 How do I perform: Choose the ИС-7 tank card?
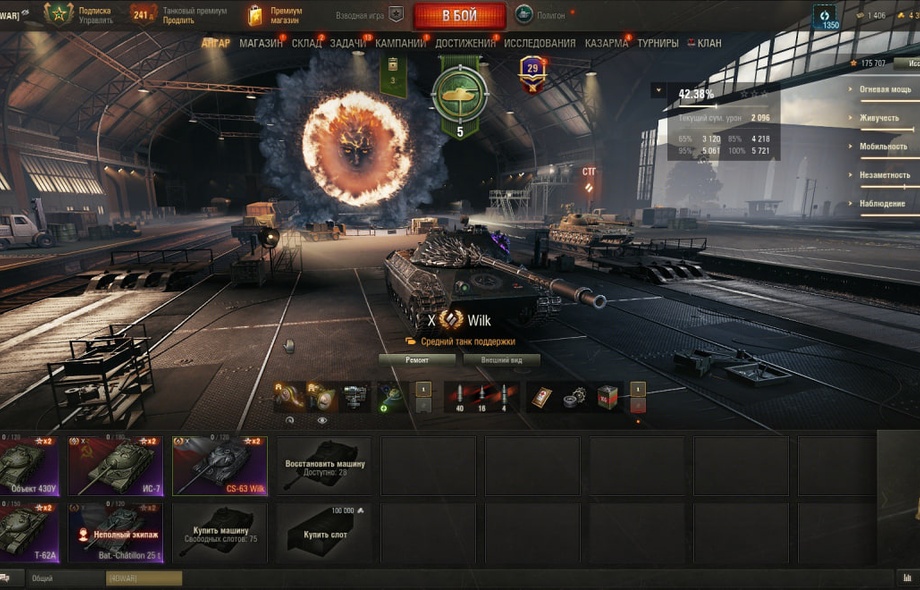114,465
